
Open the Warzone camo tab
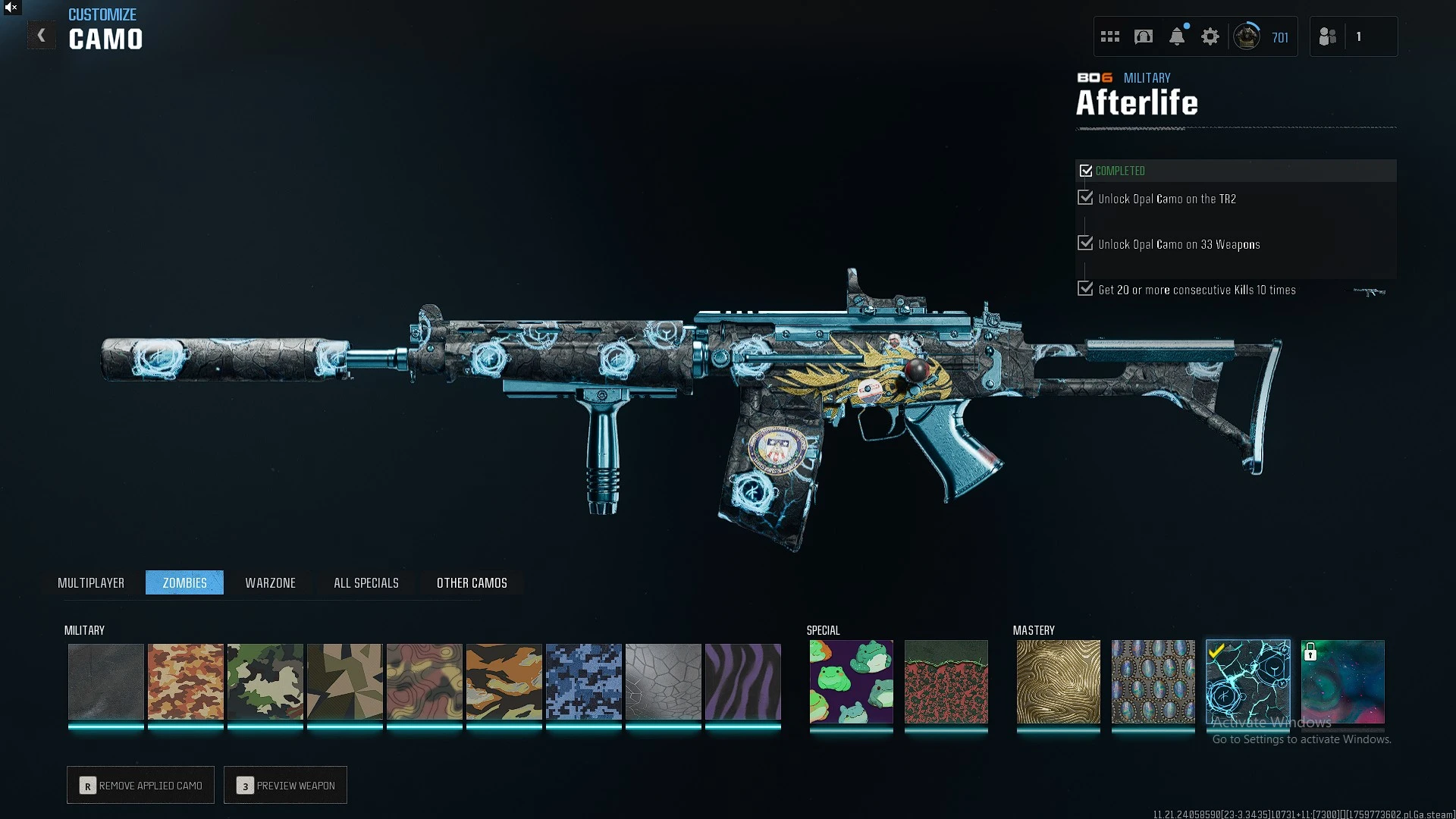point(270,582)
